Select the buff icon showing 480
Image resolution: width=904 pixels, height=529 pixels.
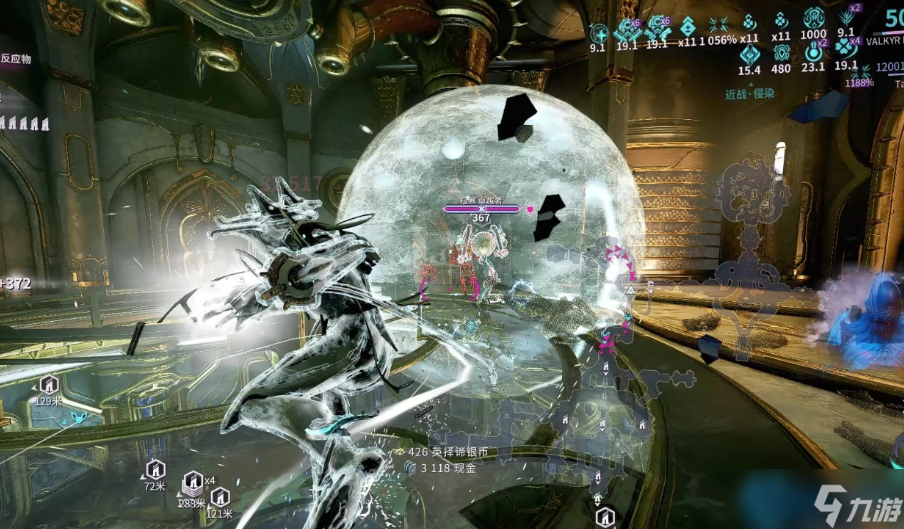pyautogui.click(x=781, y=52)
